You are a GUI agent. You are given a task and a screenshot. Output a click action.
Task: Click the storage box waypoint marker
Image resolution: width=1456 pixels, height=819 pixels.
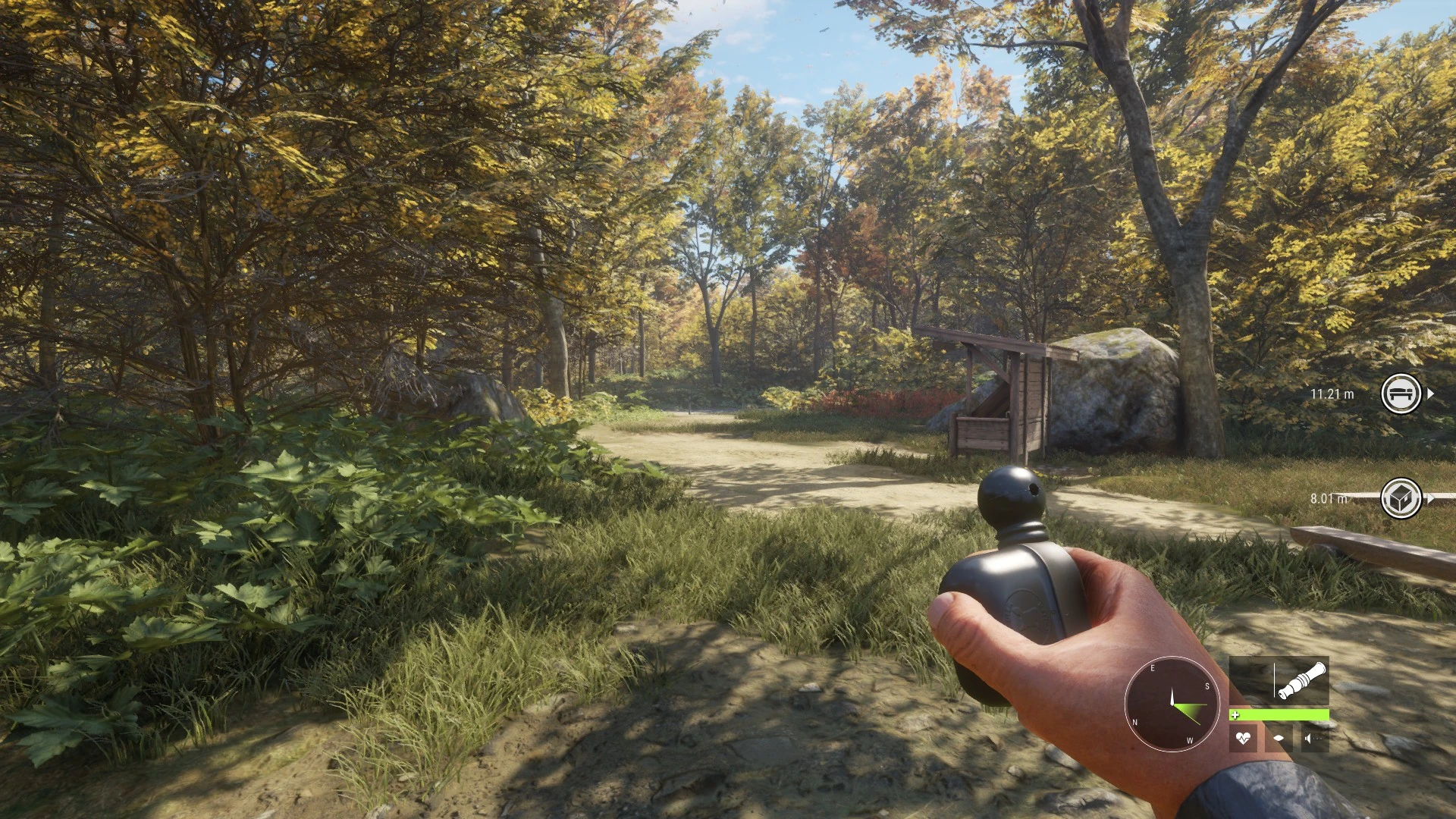tap(1401, 498)
